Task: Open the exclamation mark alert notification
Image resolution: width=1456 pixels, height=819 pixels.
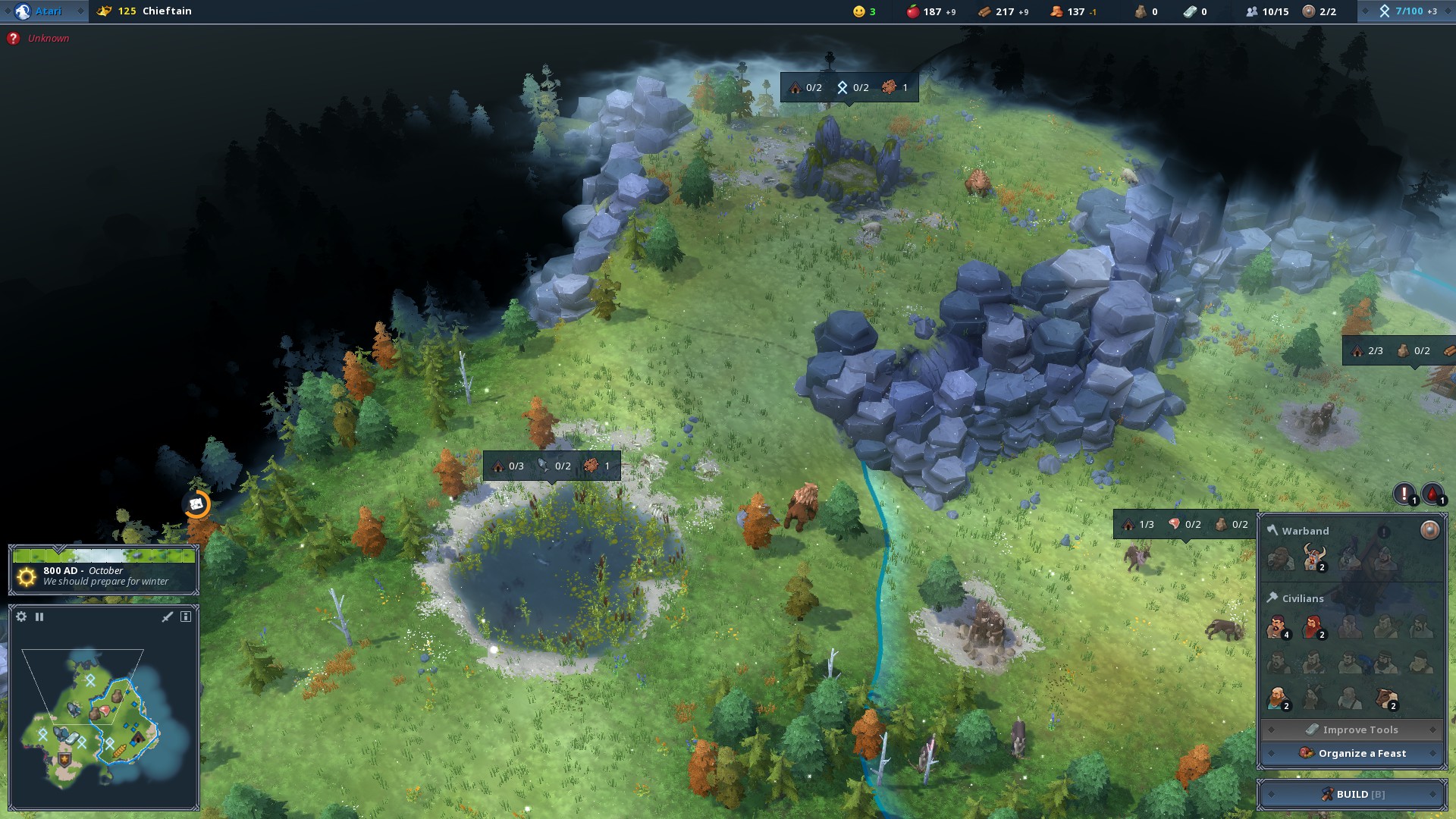Action: coord(1404,494)
